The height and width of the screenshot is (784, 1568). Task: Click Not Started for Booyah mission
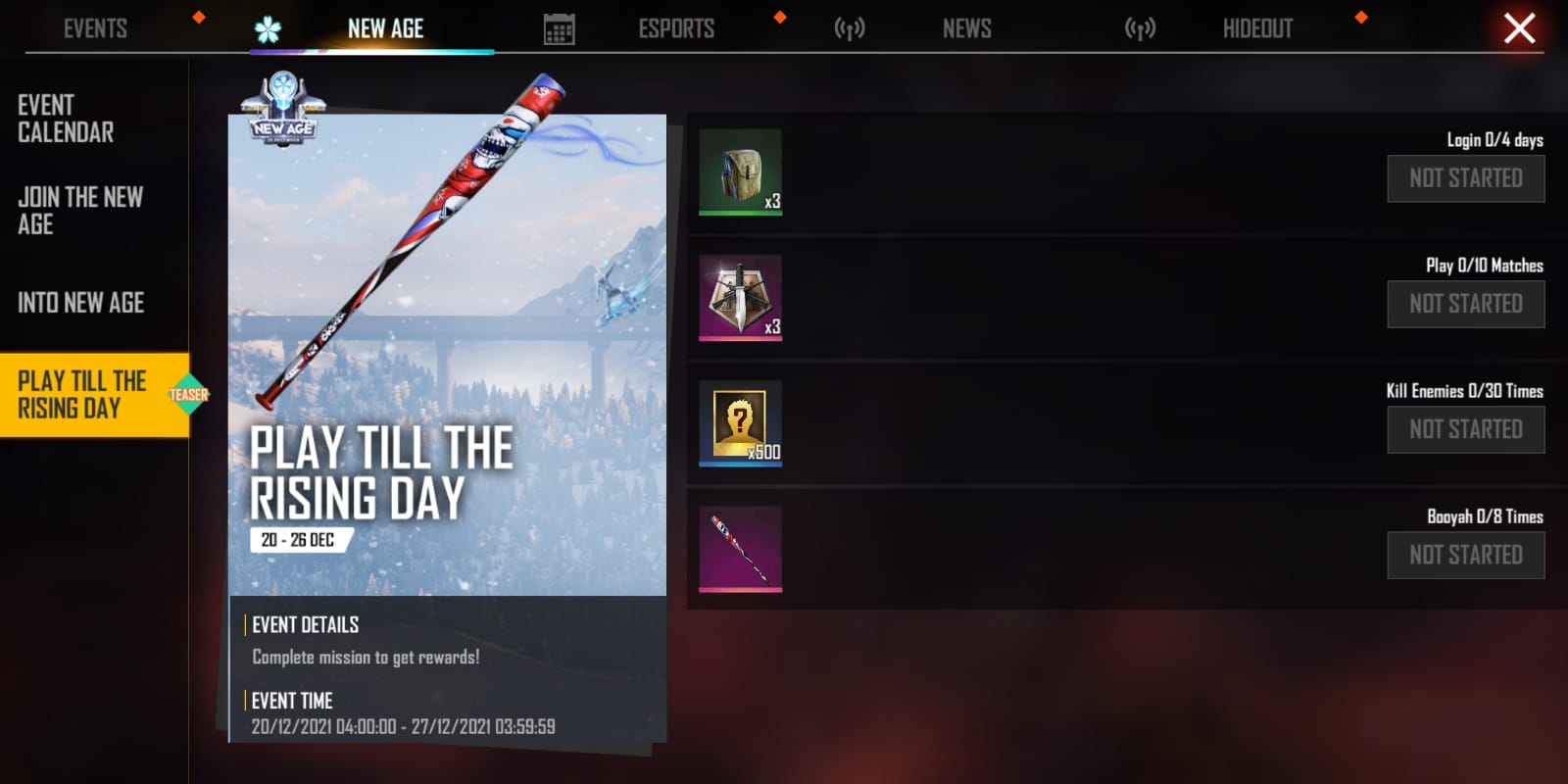point(1465,555)
